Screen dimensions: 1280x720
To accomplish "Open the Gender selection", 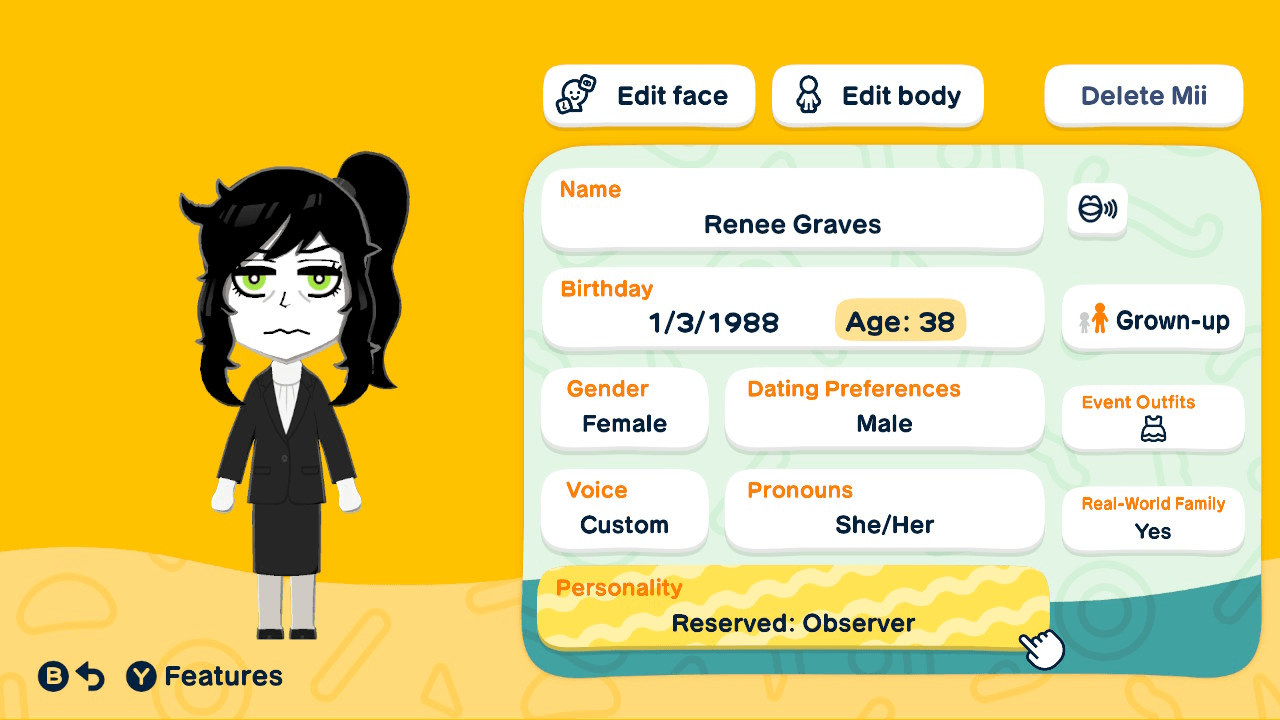I will pyautogui.click(x=624, y=408).
